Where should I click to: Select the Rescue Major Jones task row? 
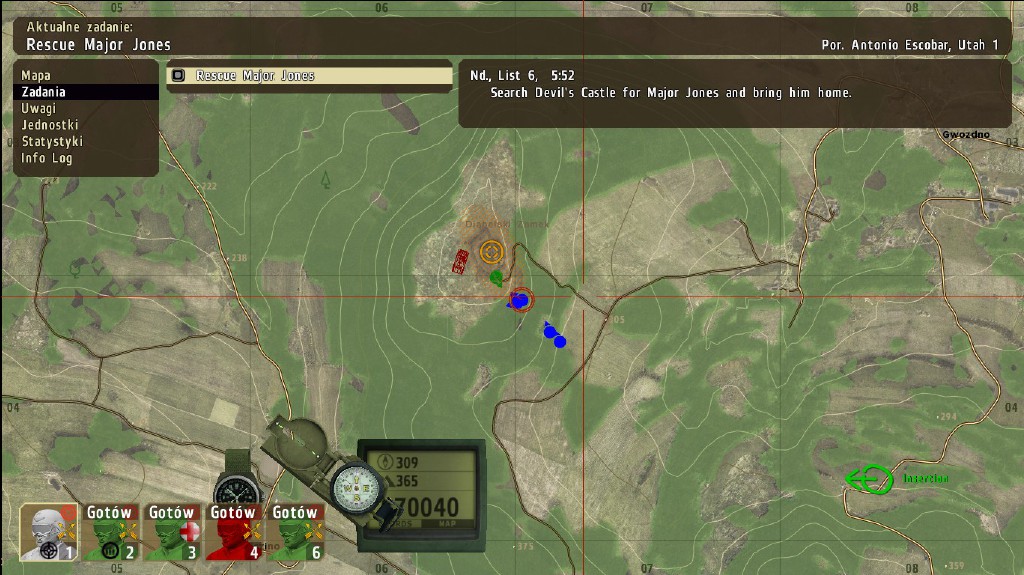click(x=309, y=76)
